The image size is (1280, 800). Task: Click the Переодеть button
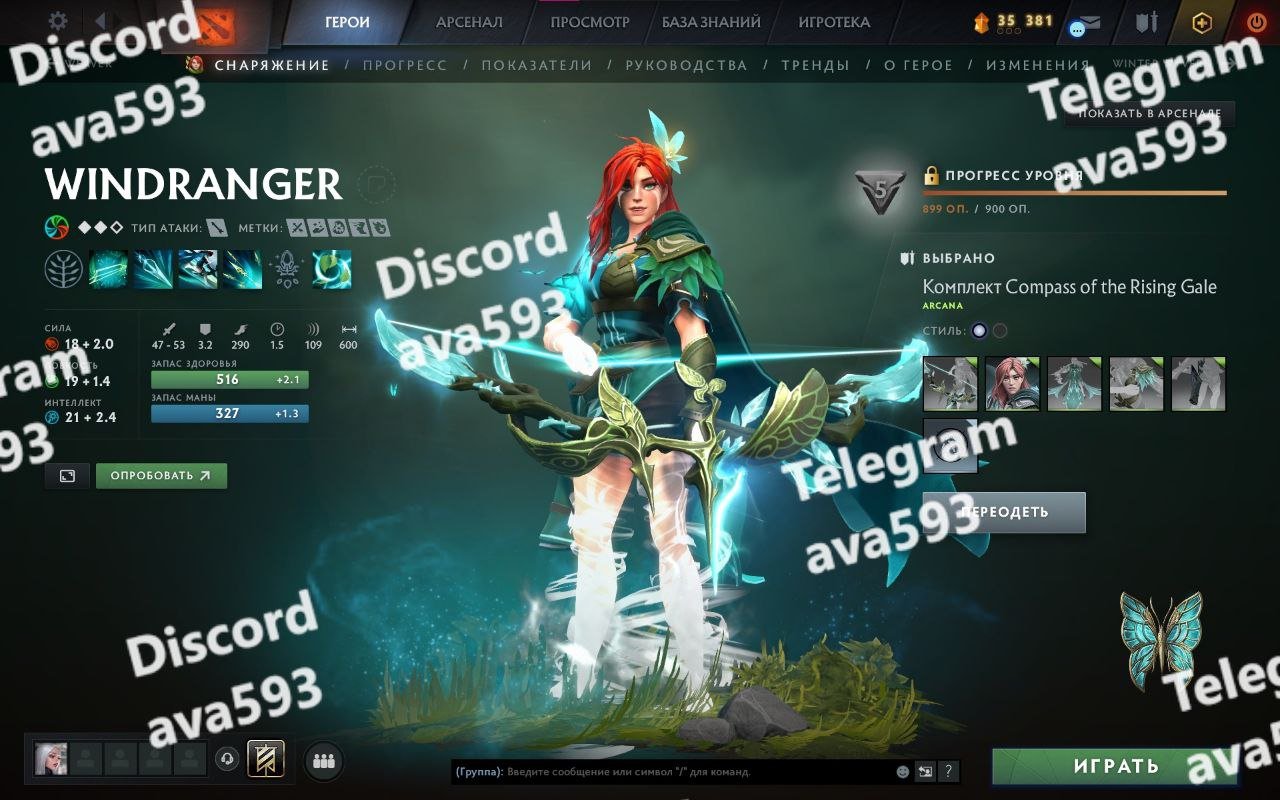1004,512
